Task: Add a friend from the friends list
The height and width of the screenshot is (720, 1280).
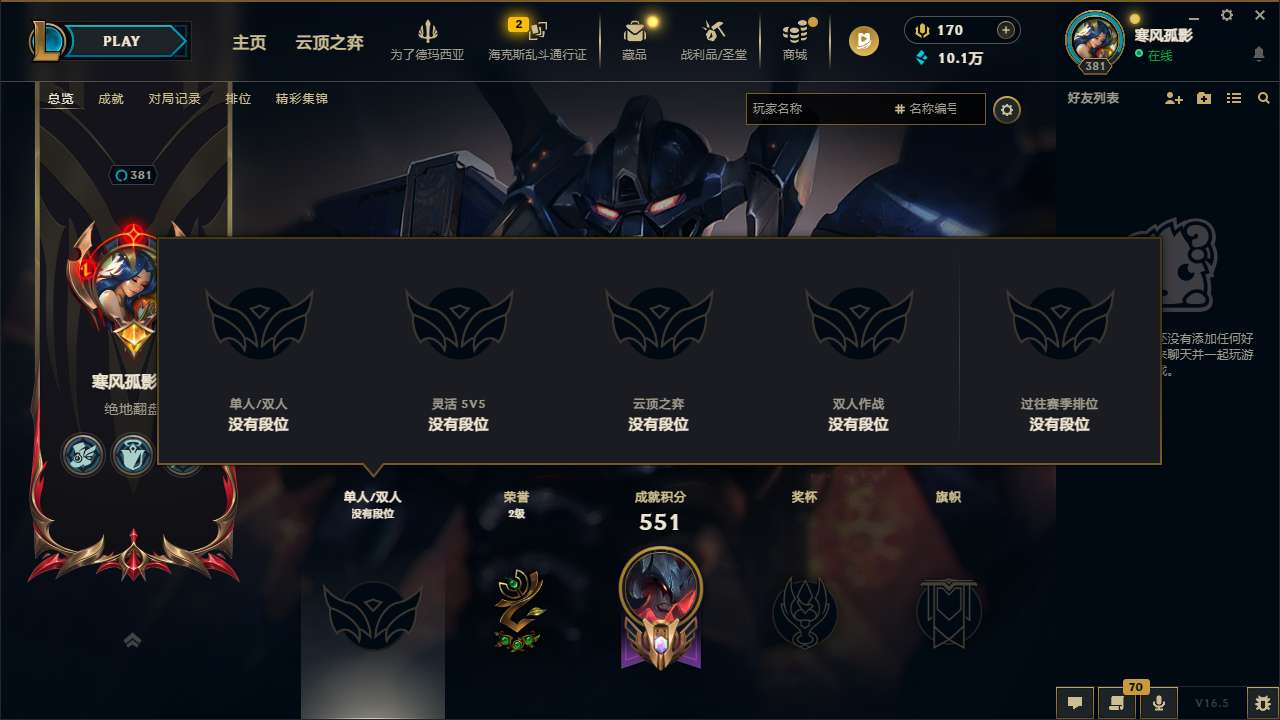Action: point(1172,98)
